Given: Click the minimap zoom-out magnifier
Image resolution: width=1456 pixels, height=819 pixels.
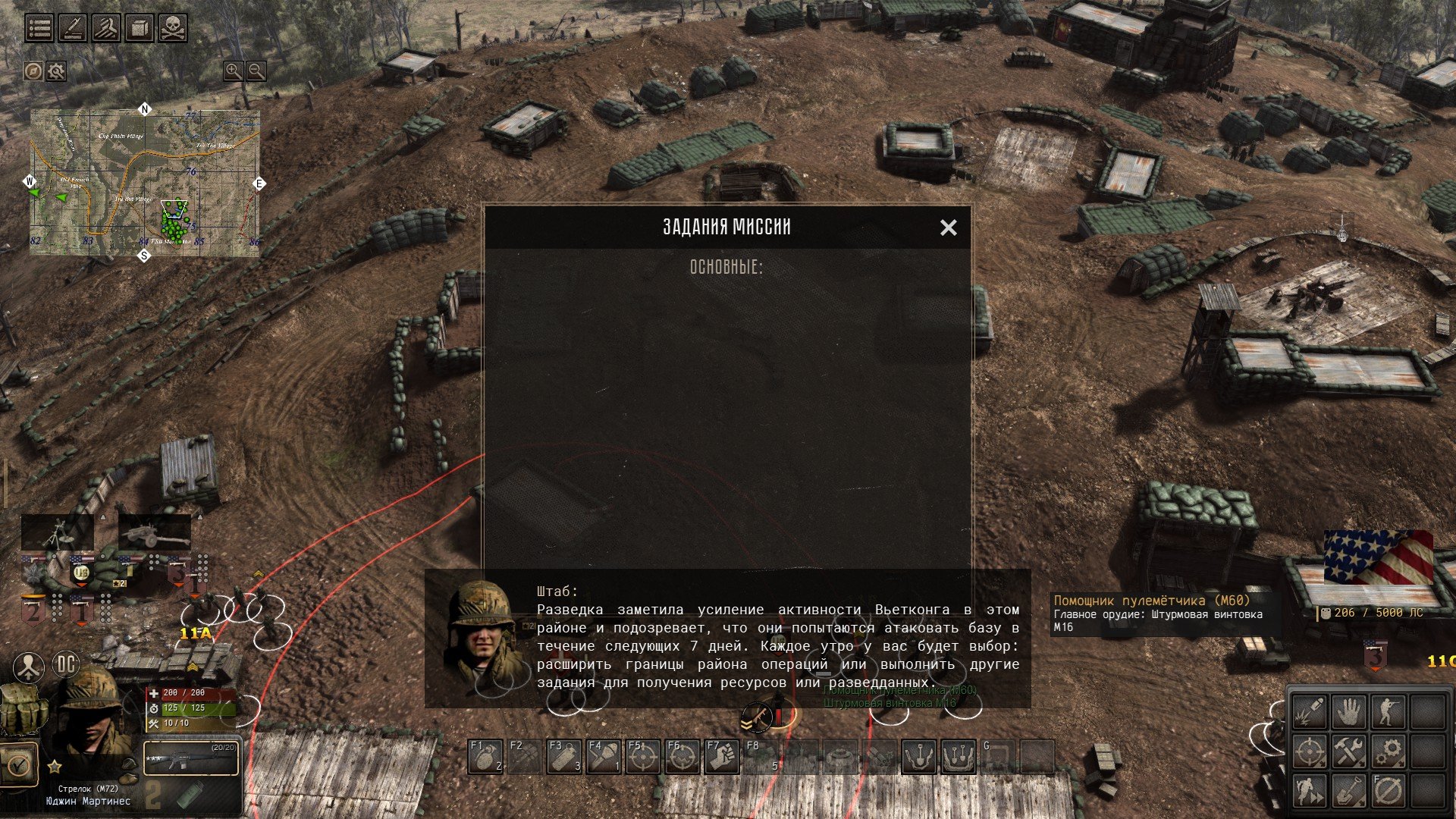Looking at the screenshot, I should coord(257,71).
